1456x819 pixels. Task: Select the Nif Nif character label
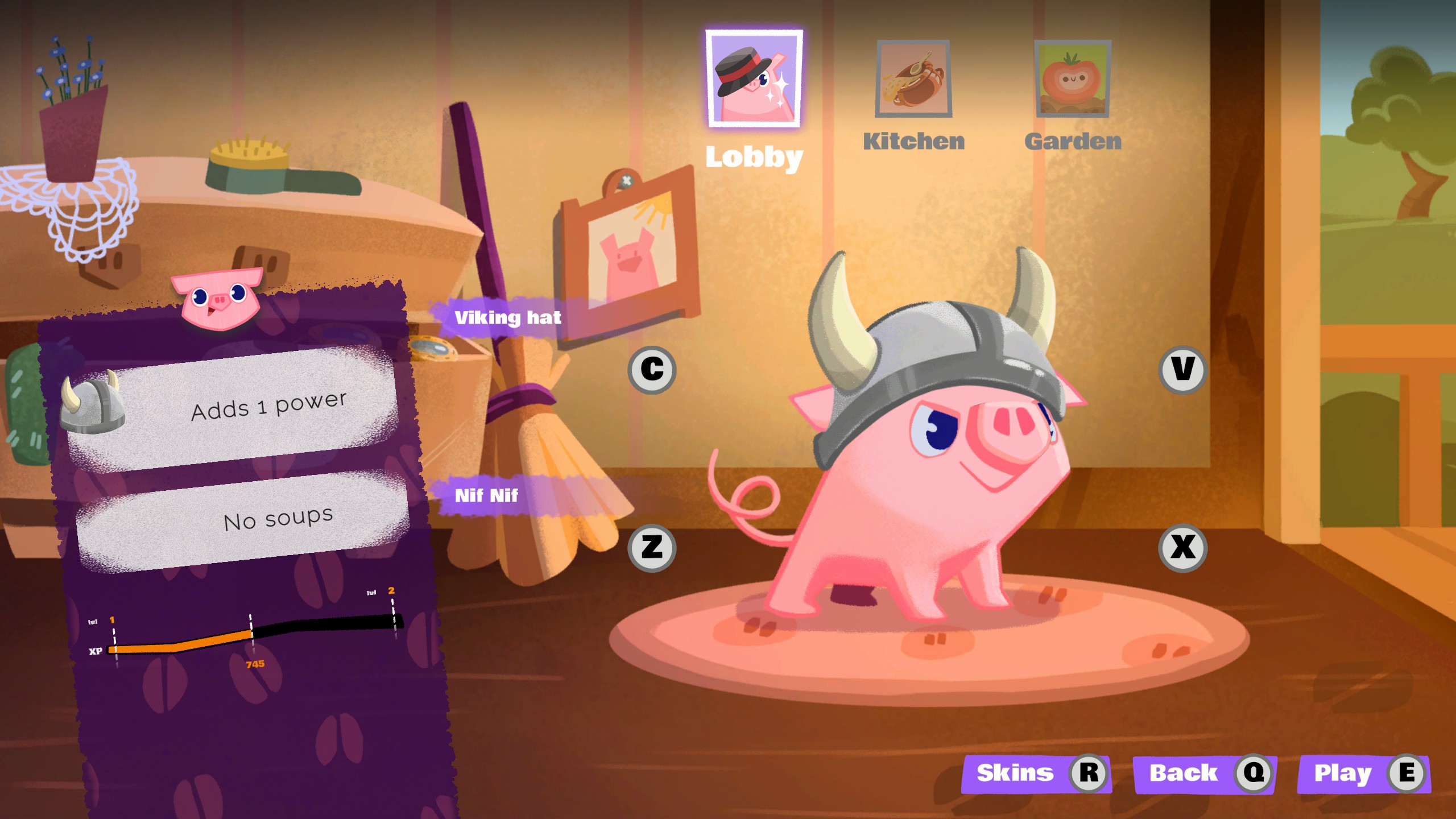486,495
